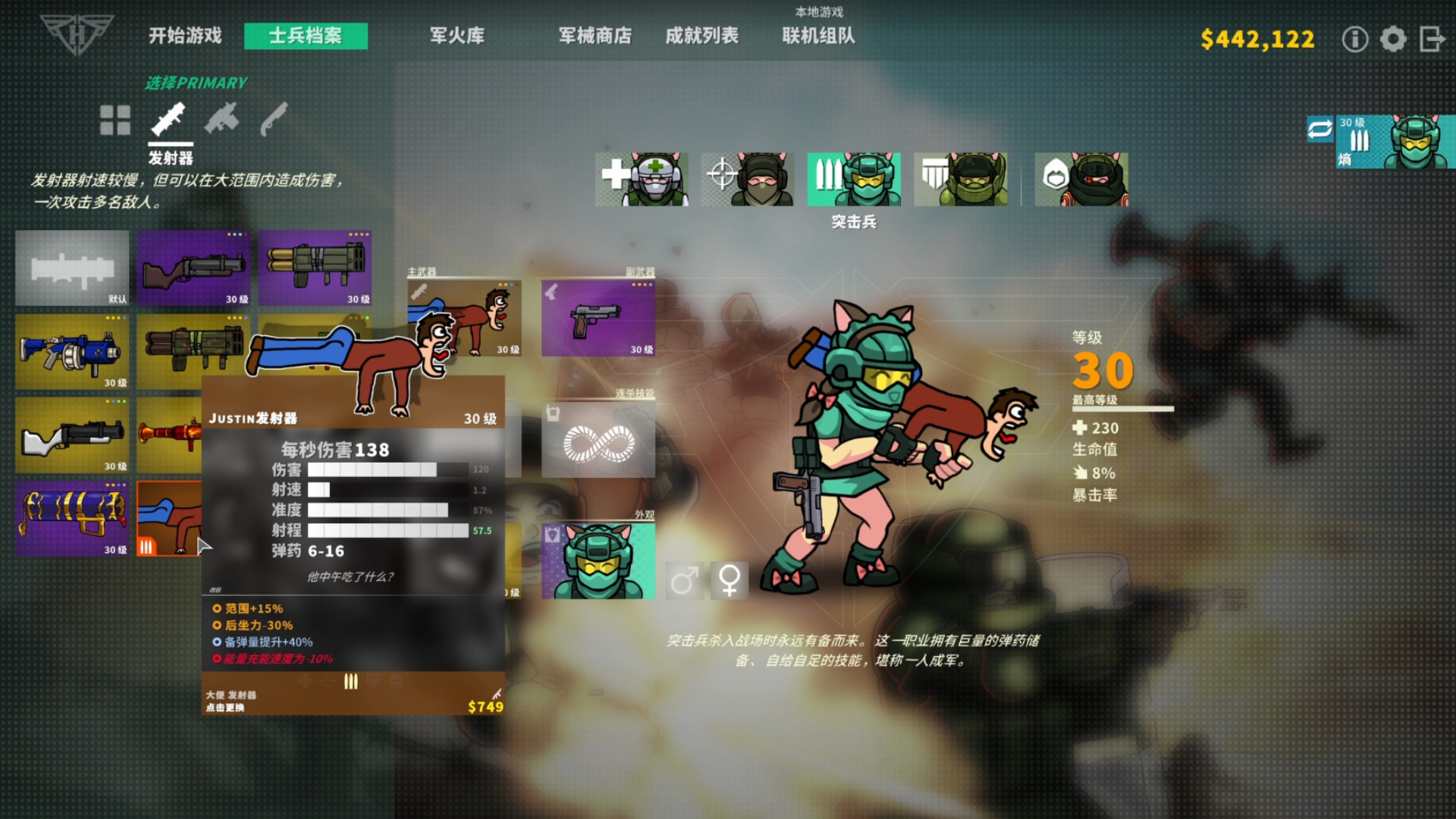
Task: Pick the shield class portrait
Action: [960, 179]
